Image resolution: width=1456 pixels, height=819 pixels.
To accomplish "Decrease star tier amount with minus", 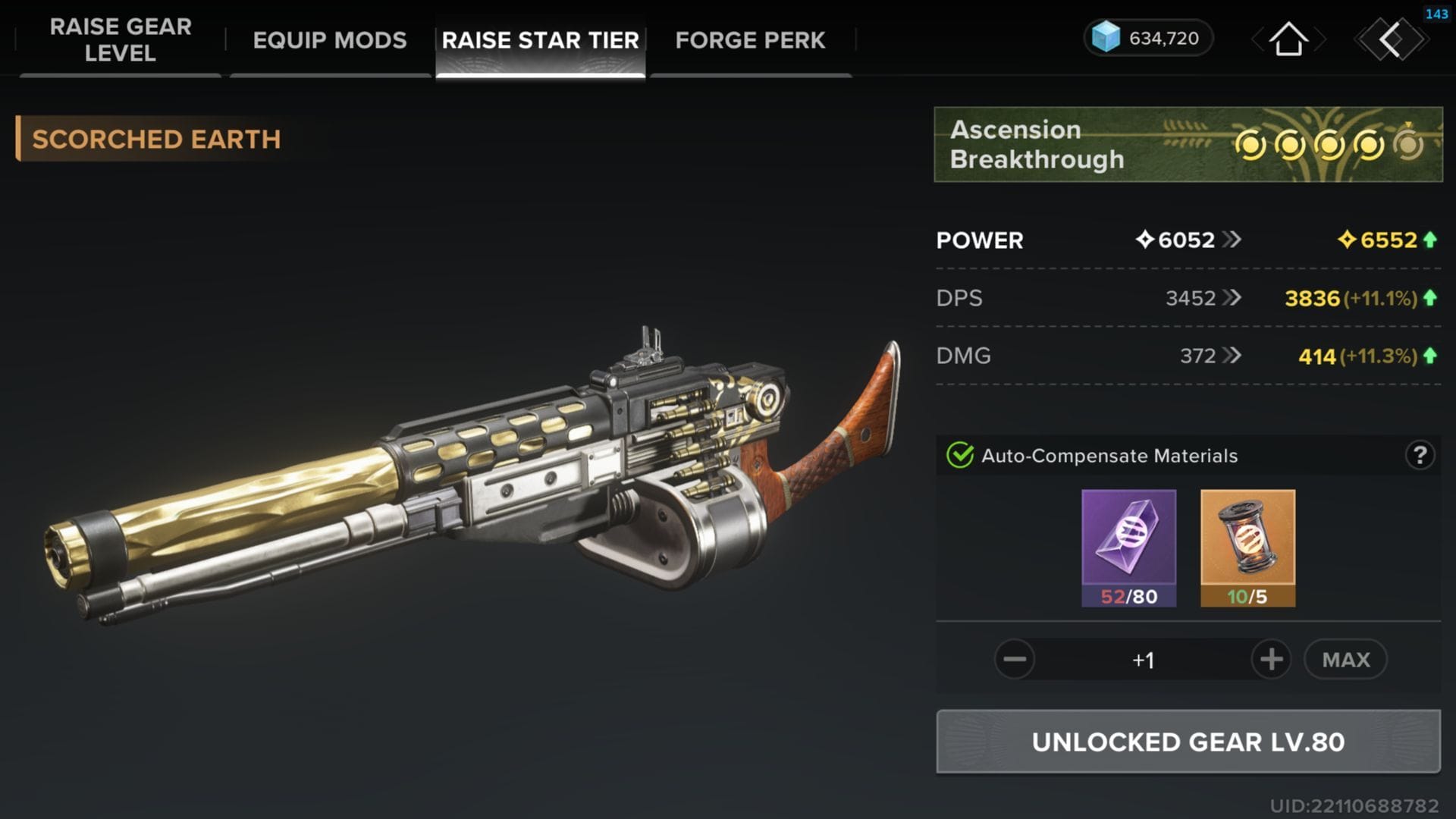I will pos(1015,660).
